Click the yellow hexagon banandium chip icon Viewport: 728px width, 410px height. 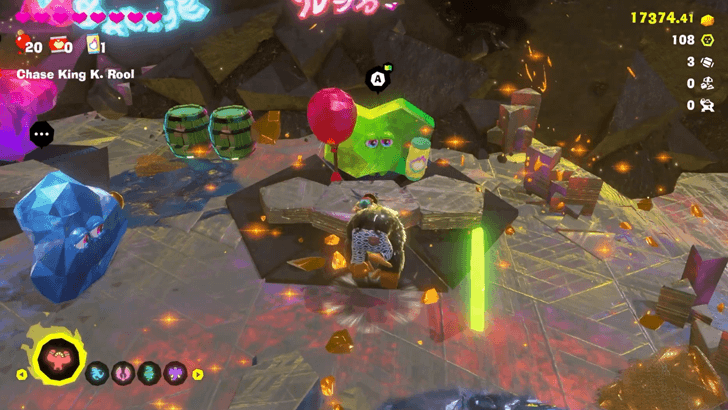coord(709,41)
